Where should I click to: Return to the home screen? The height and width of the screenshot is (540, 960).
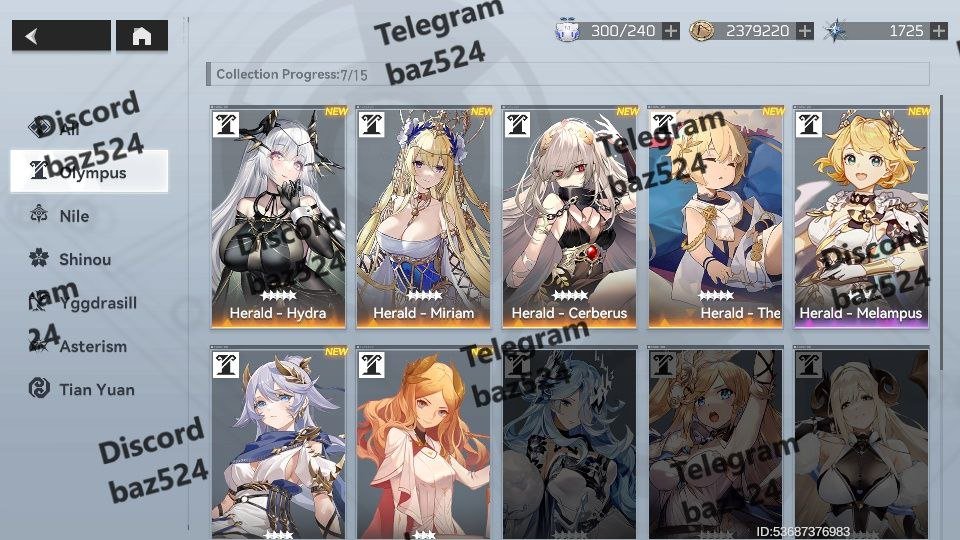click(142, 37)
